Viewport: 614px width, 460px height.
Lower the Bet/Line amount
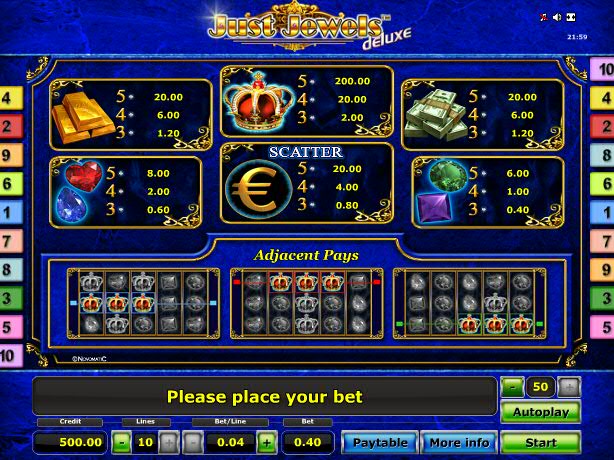coord(192,442)
